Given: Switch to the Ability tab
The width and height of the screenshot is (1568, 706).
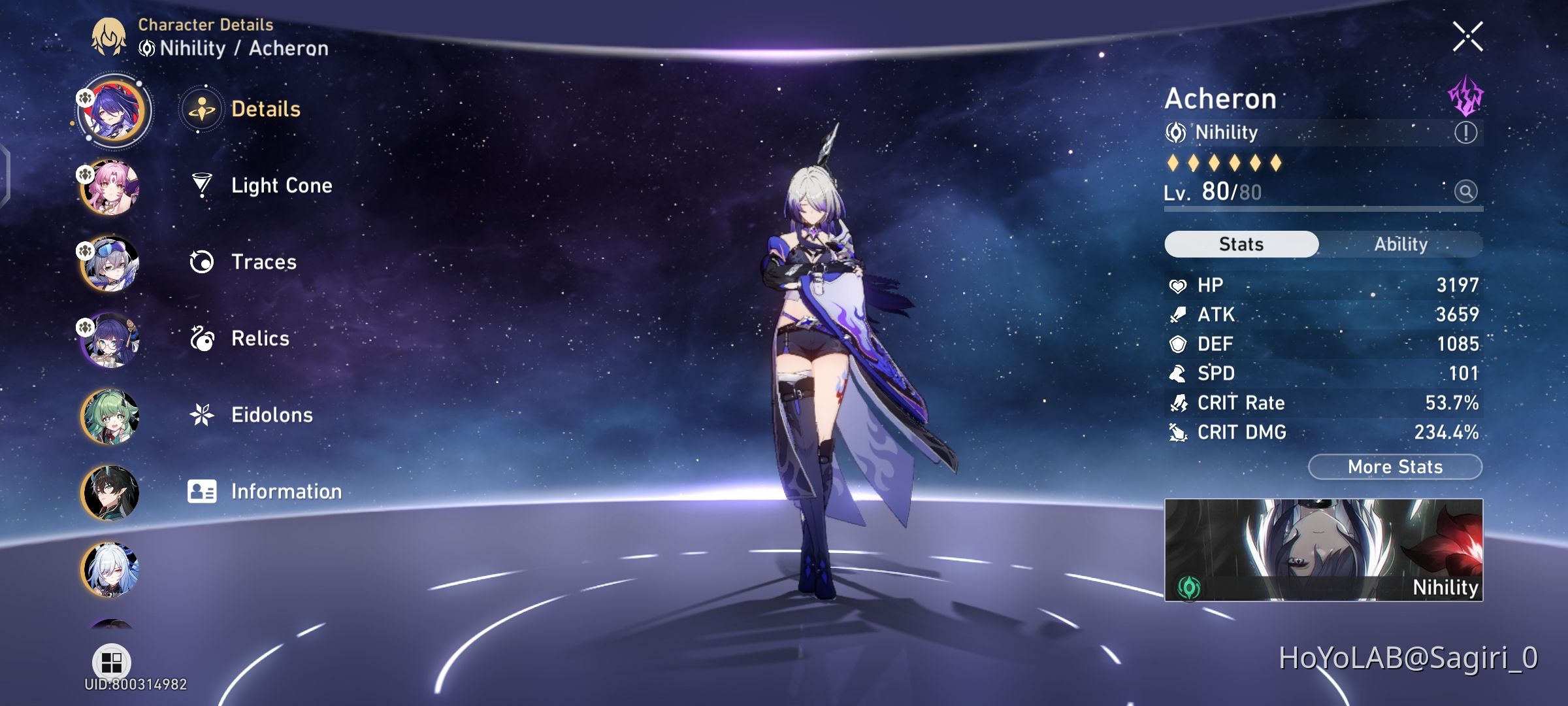Looking at the screenshot, I should point(1401,244).
